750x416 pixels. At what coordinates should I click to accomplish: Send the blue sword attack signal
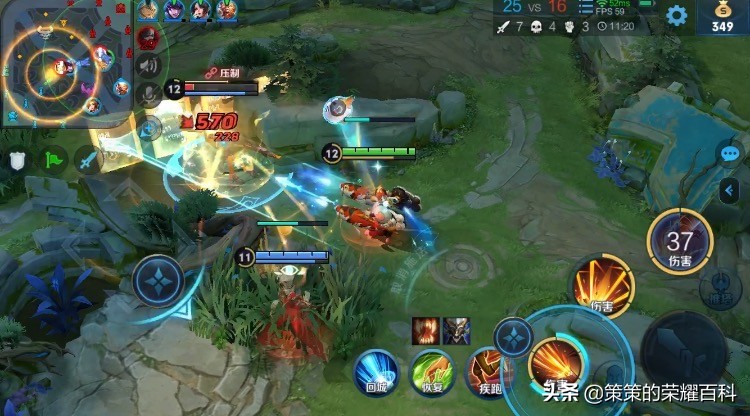coord(86,160)
